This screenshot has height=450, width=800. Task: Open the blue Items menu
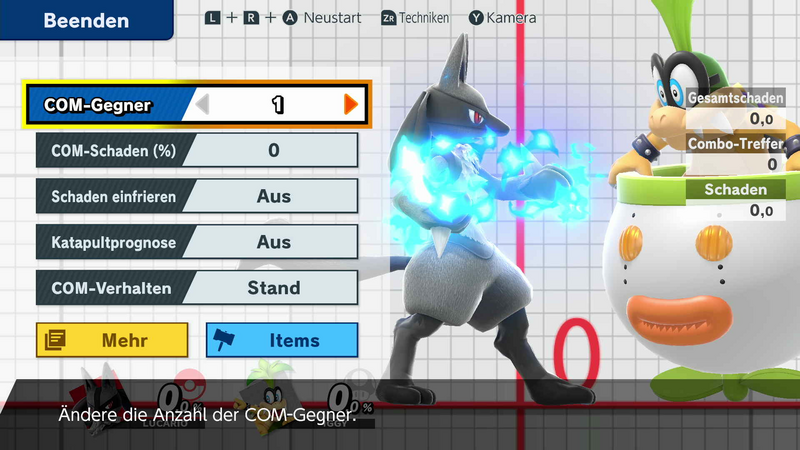pyautogui.click(x=282, y=340)
